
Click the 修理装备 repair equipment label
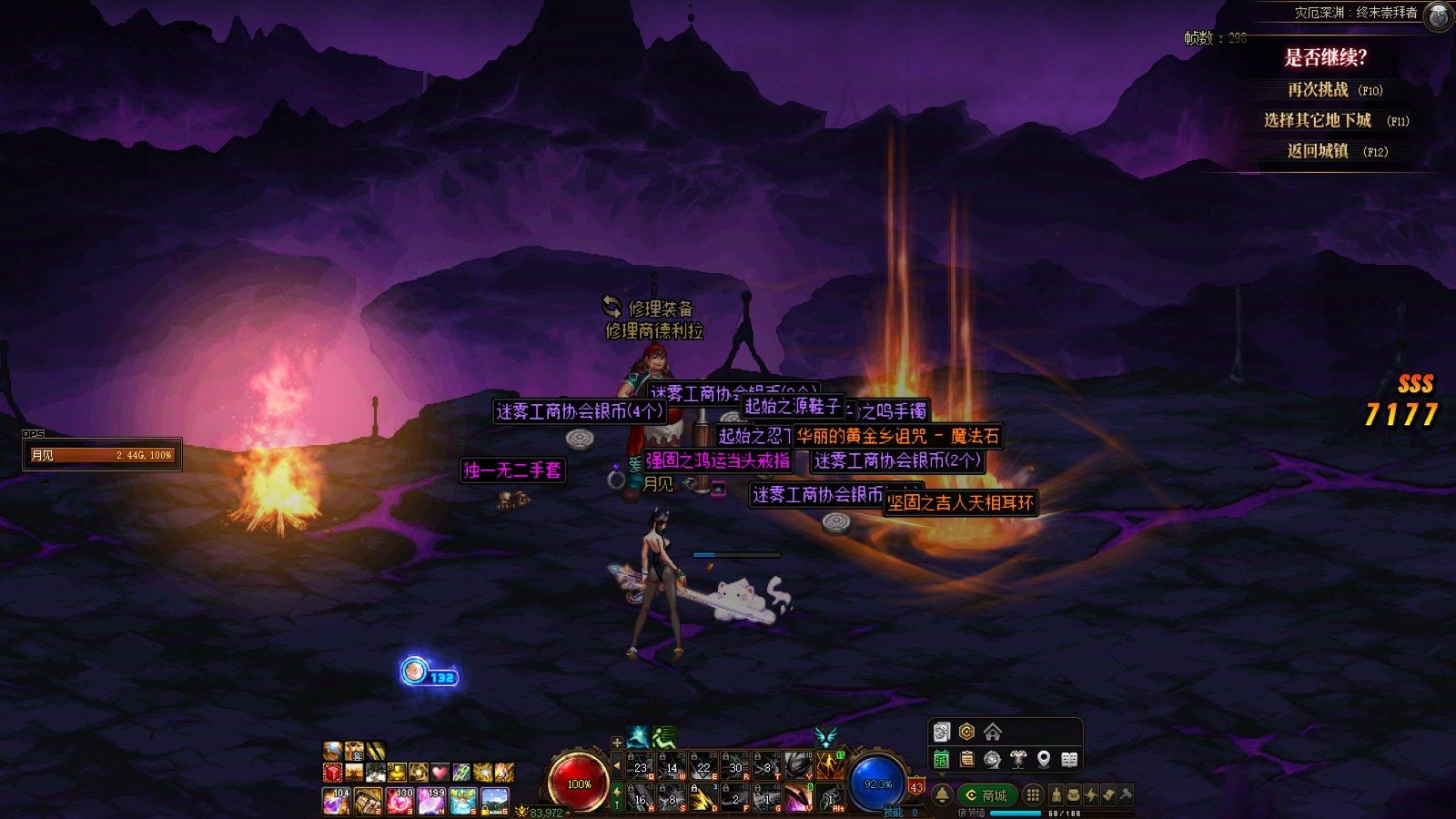coord(660,308)
